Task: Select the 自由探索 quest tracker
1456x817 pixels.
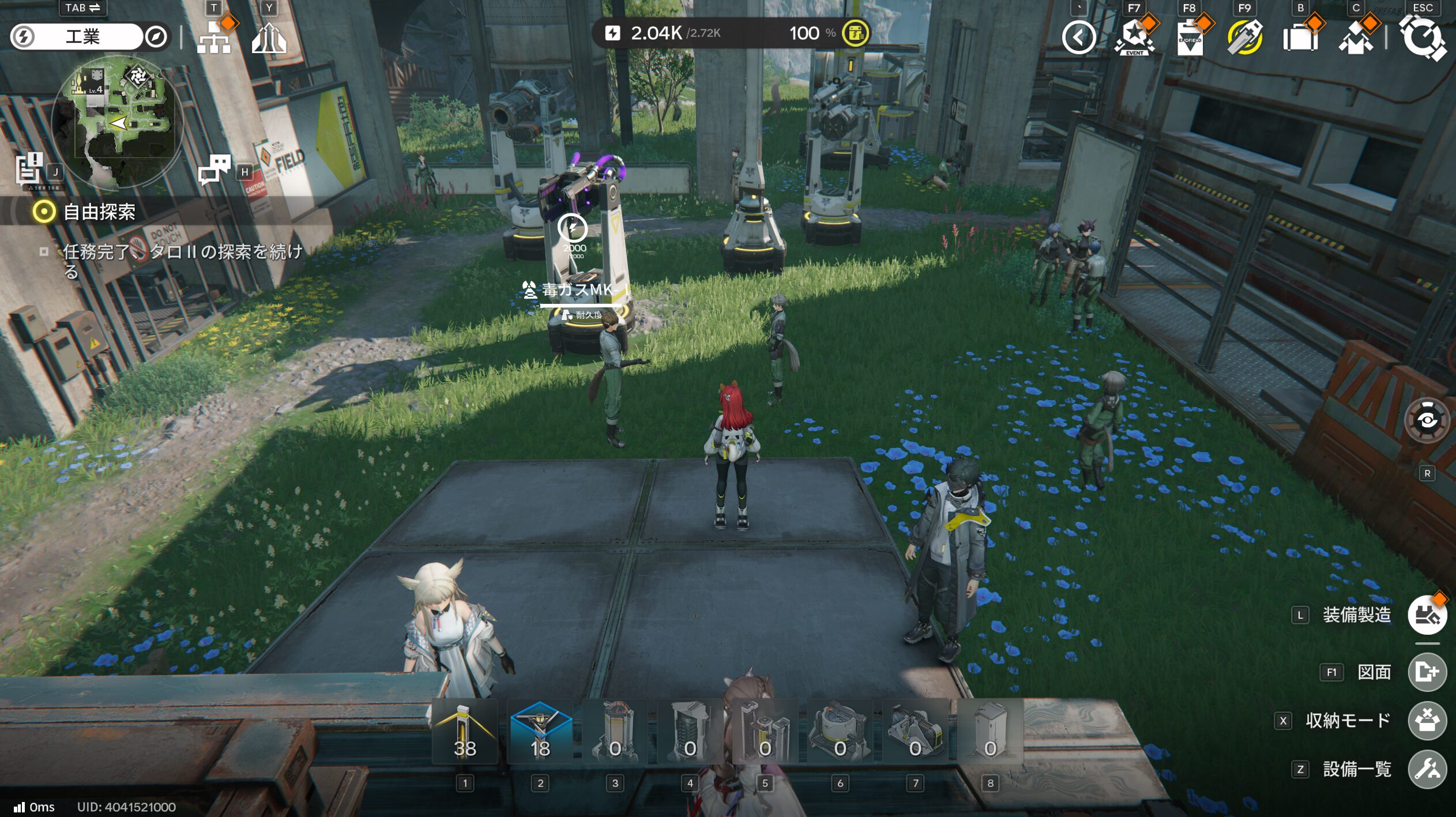Action: 99,212
